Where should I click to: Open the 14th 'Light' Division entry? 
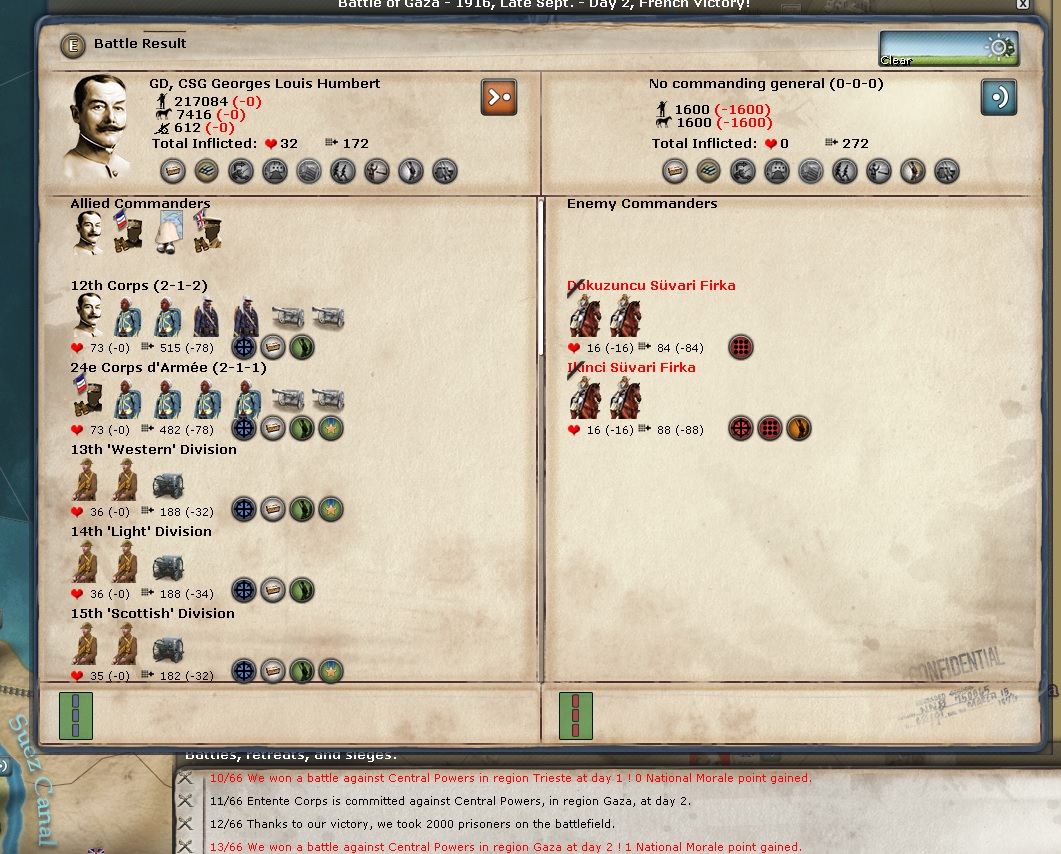[x=141, y=532]
